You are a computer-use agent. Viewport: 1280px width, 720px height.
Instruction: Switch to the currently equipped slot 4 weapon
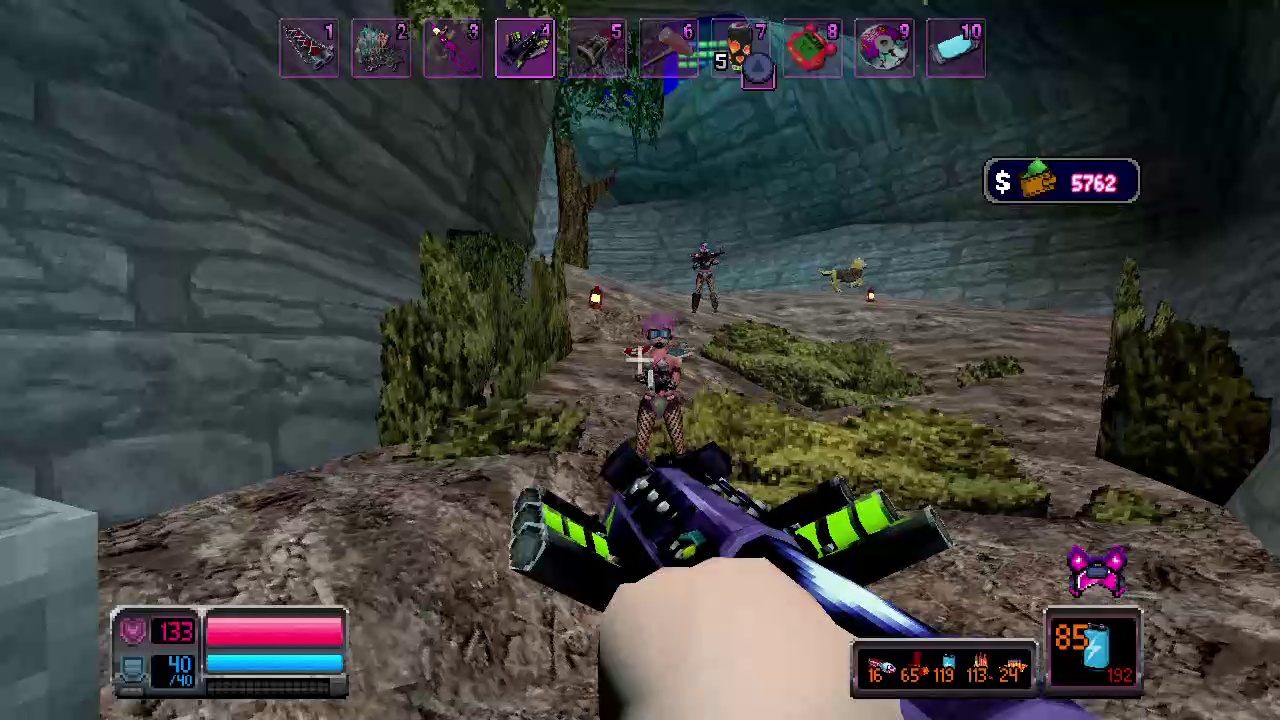click(525, 47)
